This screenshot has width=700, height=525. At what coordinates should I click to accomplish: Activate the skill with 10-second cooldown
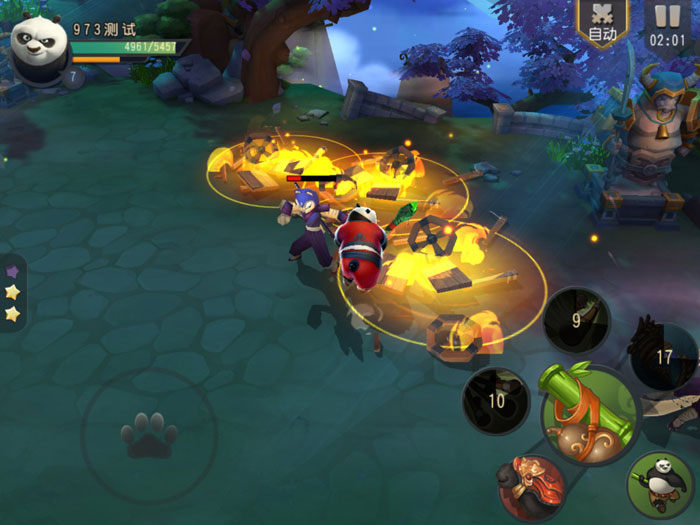(497, 400)
